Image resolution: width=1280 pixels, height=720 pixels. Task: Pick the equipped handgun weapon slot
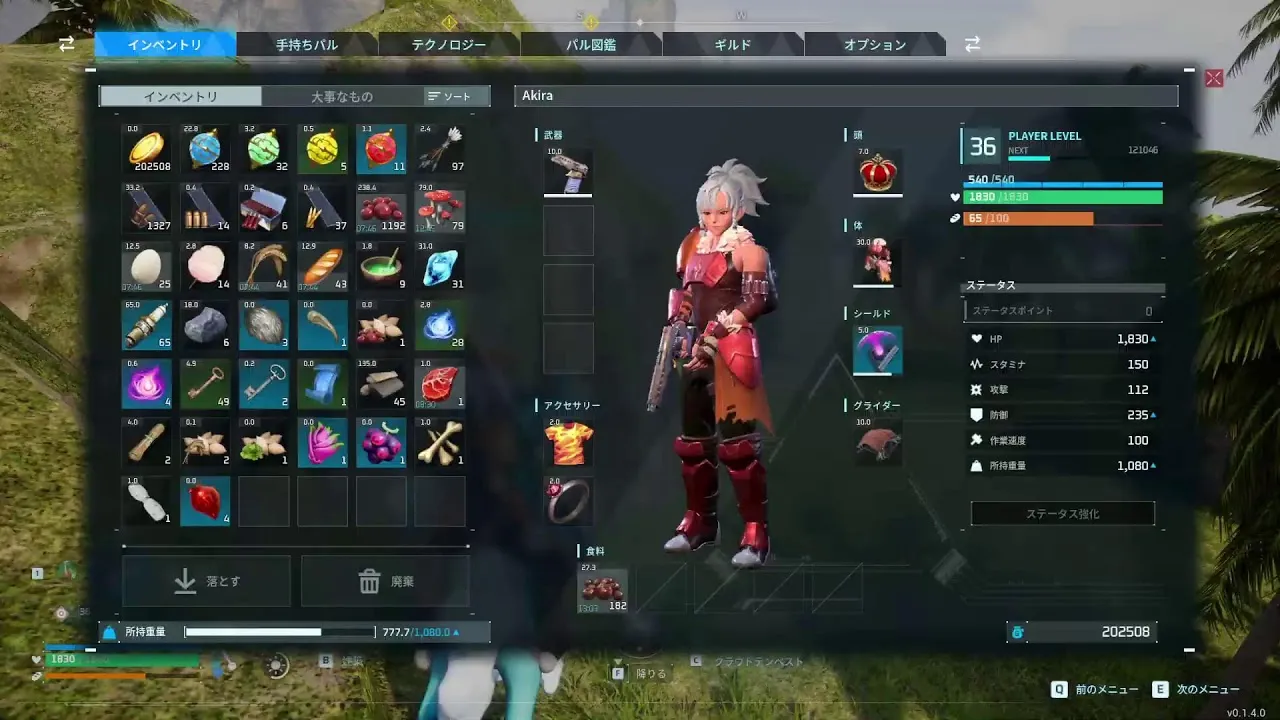coord(568,172)
